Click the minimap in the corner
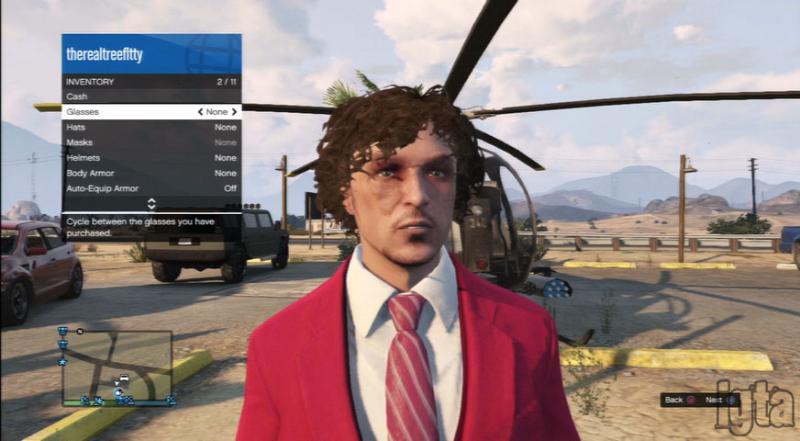Screen dimensions: 800x441 tap(116, 367)
